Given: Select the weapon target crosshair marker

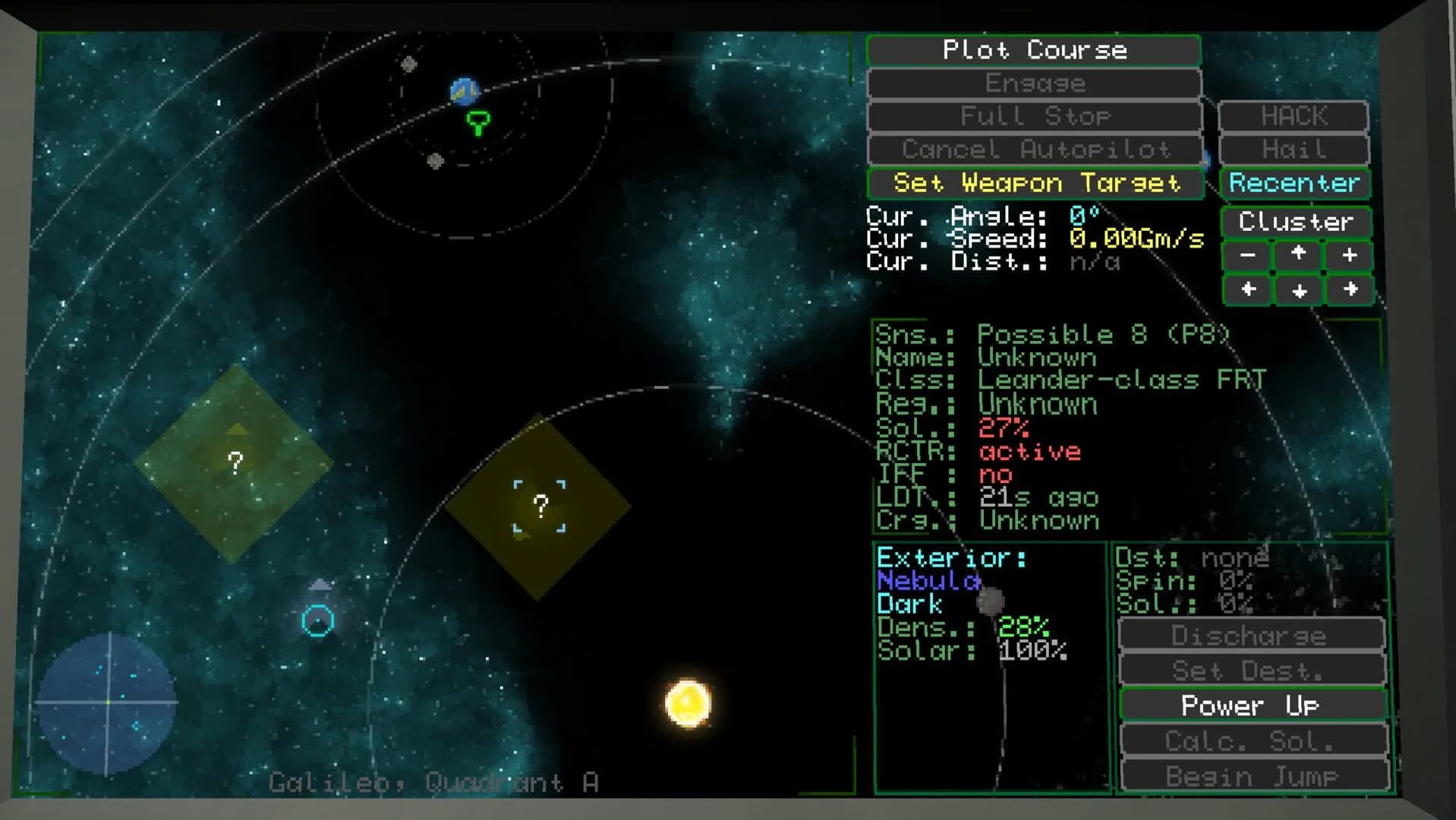Looking at the screenshot, I should coord(539,505).
